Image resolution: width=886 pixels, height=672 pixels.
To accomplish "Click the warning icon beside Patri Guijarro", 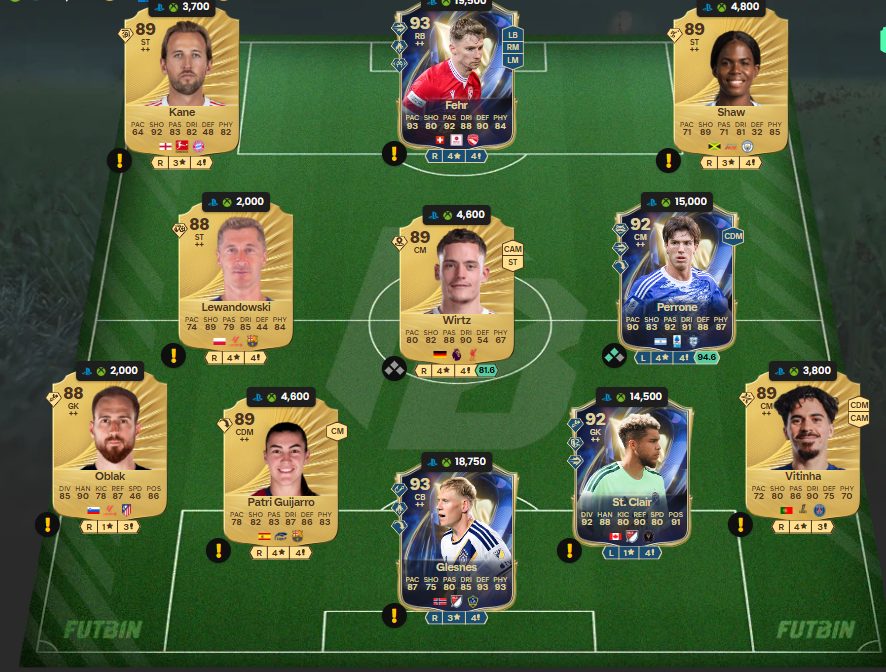I will 218,550.
